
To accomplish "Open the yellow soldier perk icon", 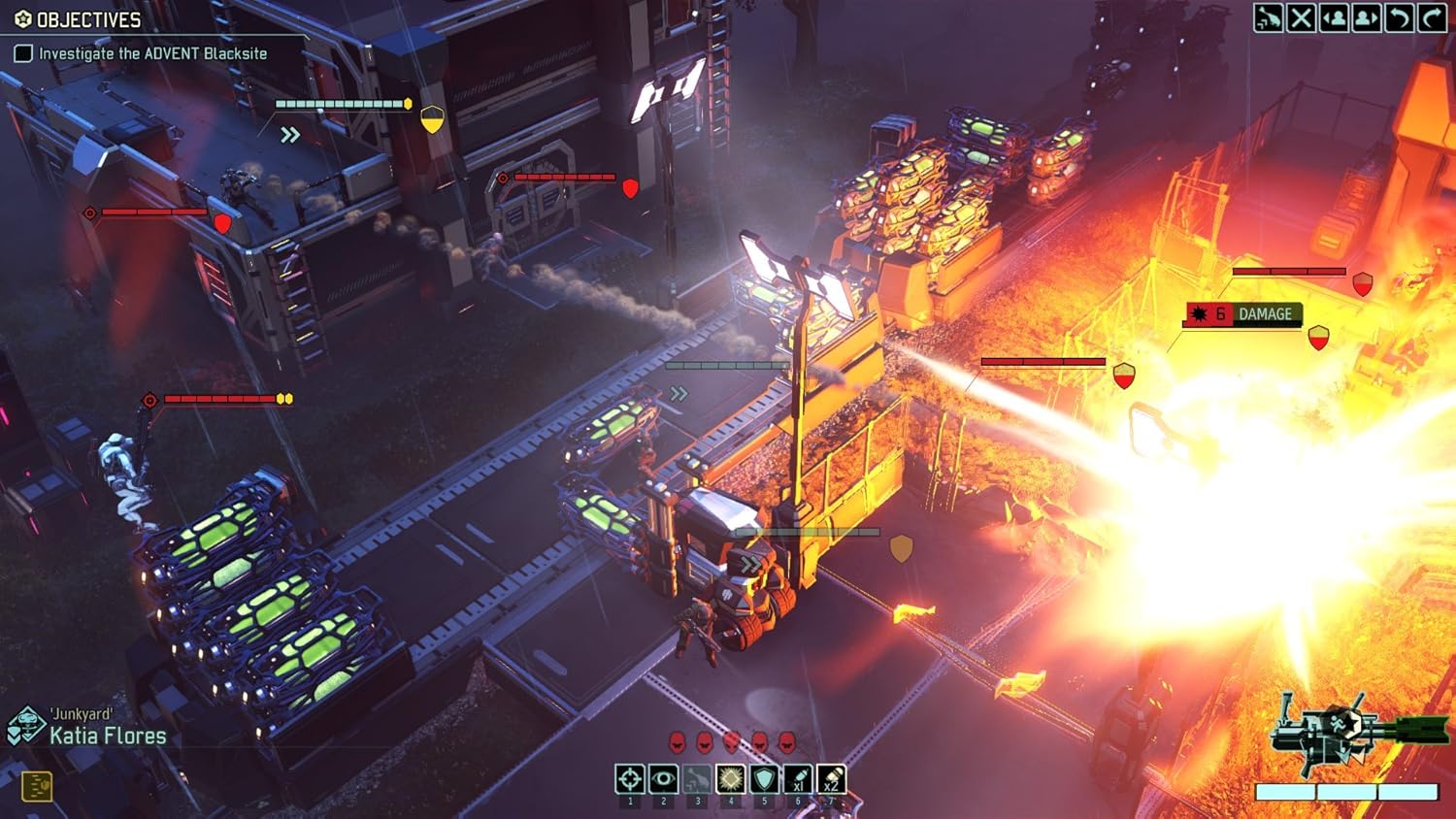I will [x=36, y=785].
